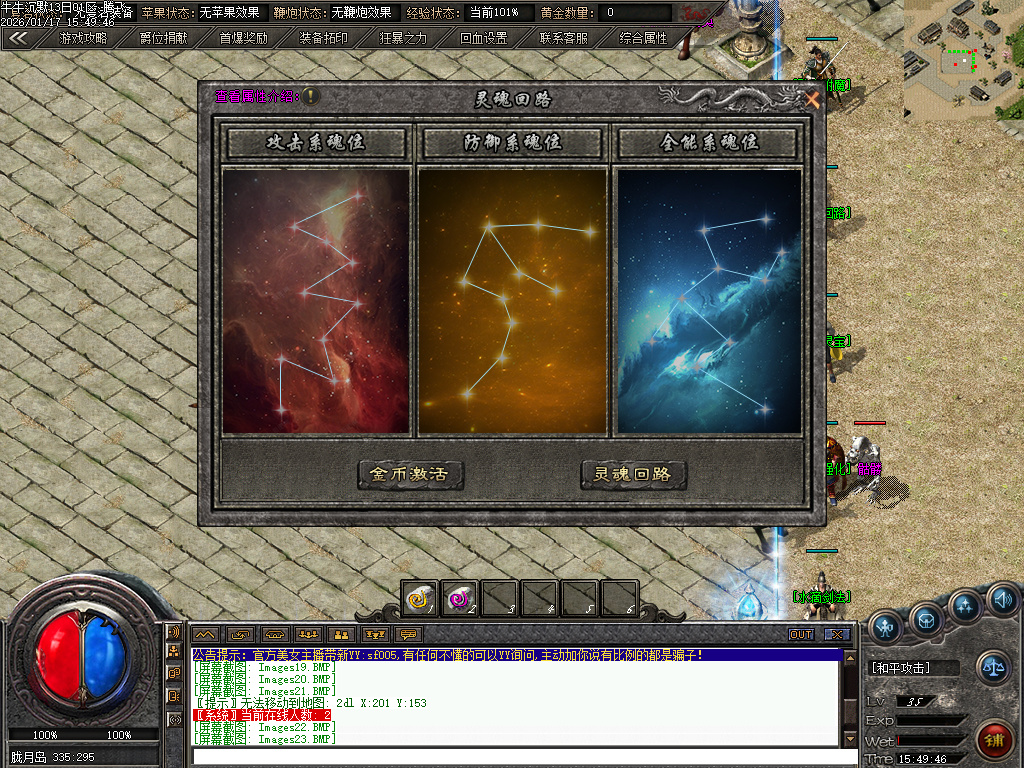Screen dimensions: 1024x768
Task: Open the 首爆奖励 menu
Action: pos(243,38)
